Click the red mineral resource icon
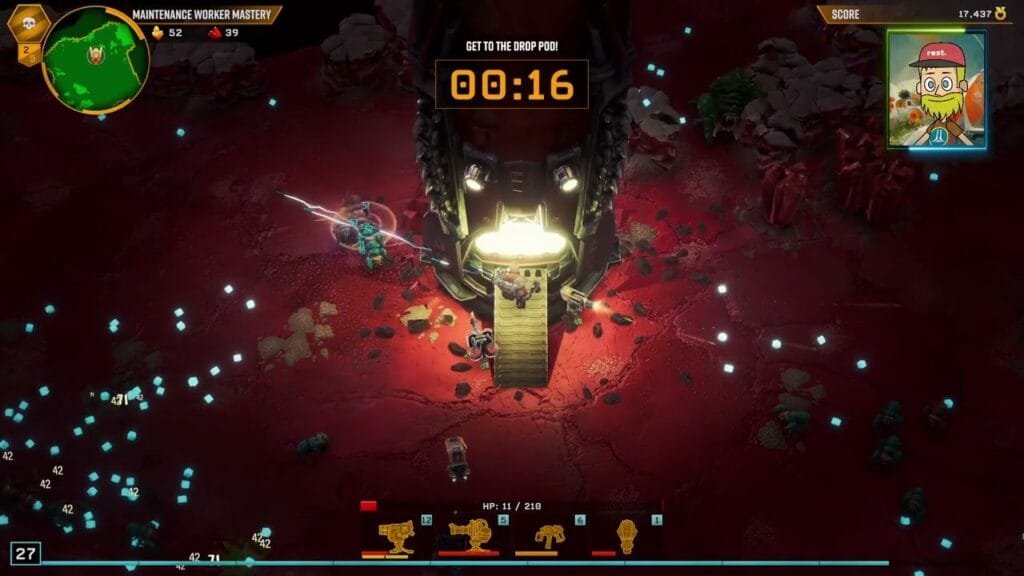Viewport: 1024px width, 576px height. pyautogui.click(x=214, y=32)
